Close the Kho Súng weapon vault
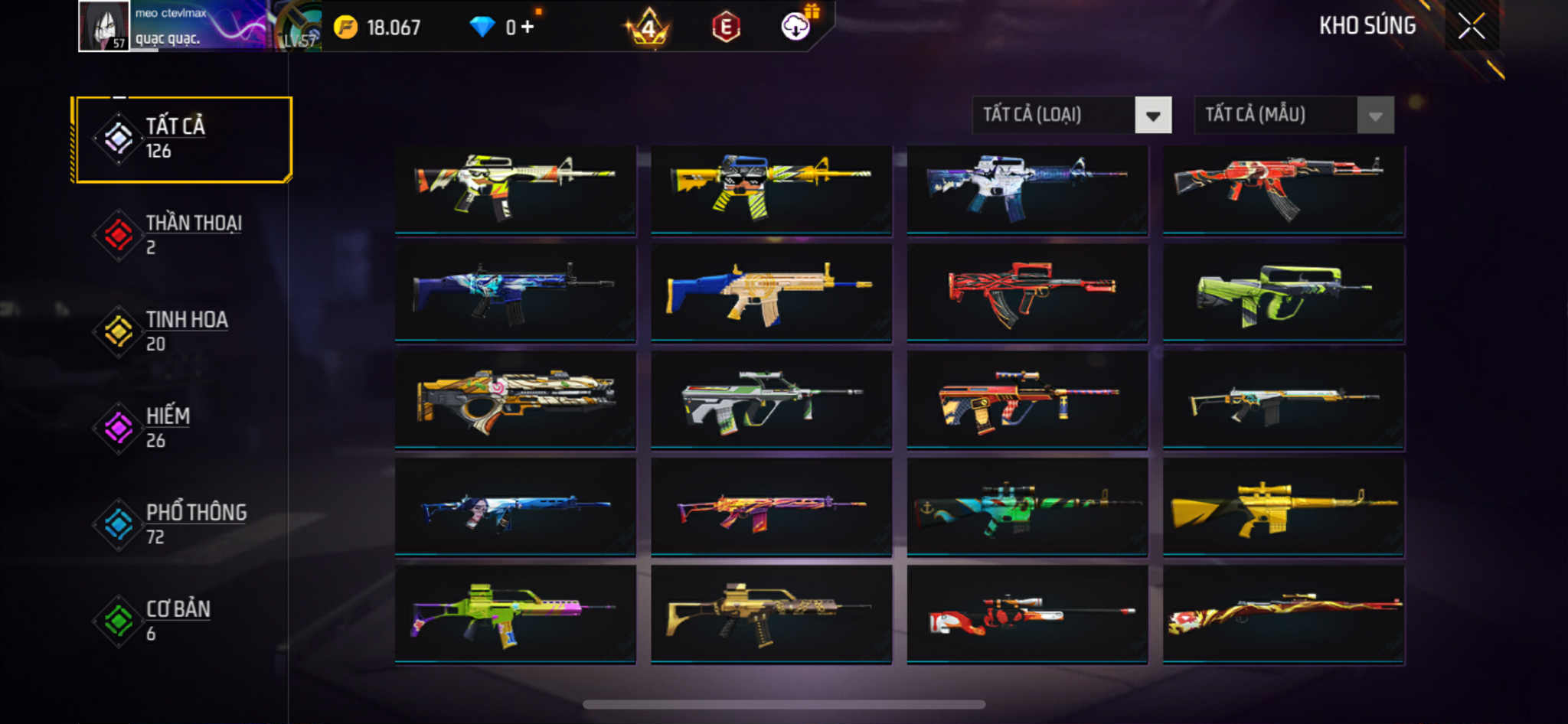 click(1471, 26)
